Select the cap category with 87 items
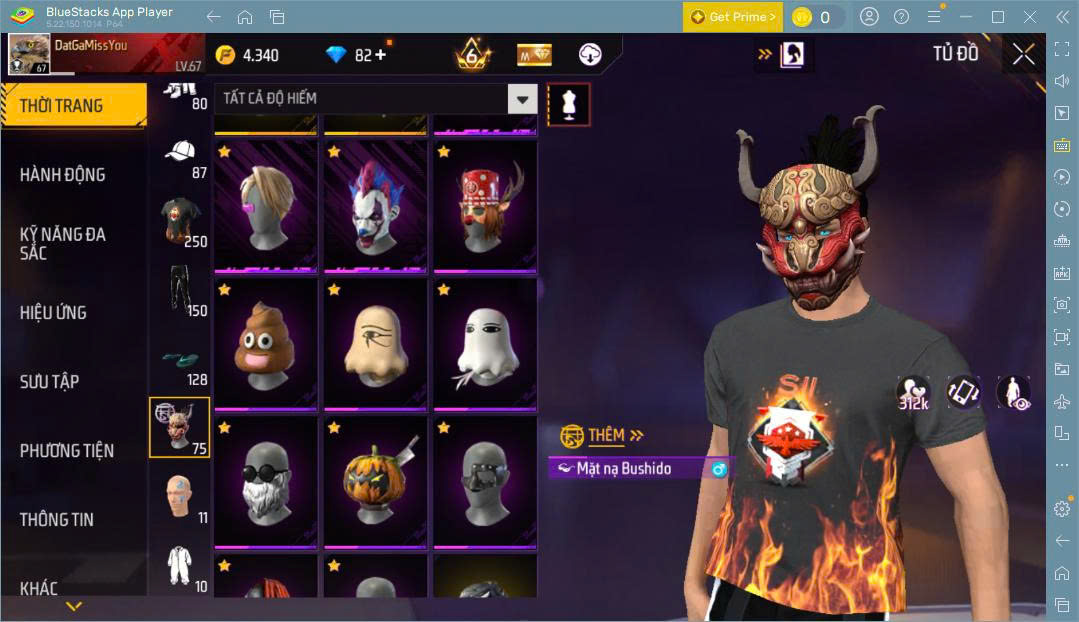 (x=180, y=157)
